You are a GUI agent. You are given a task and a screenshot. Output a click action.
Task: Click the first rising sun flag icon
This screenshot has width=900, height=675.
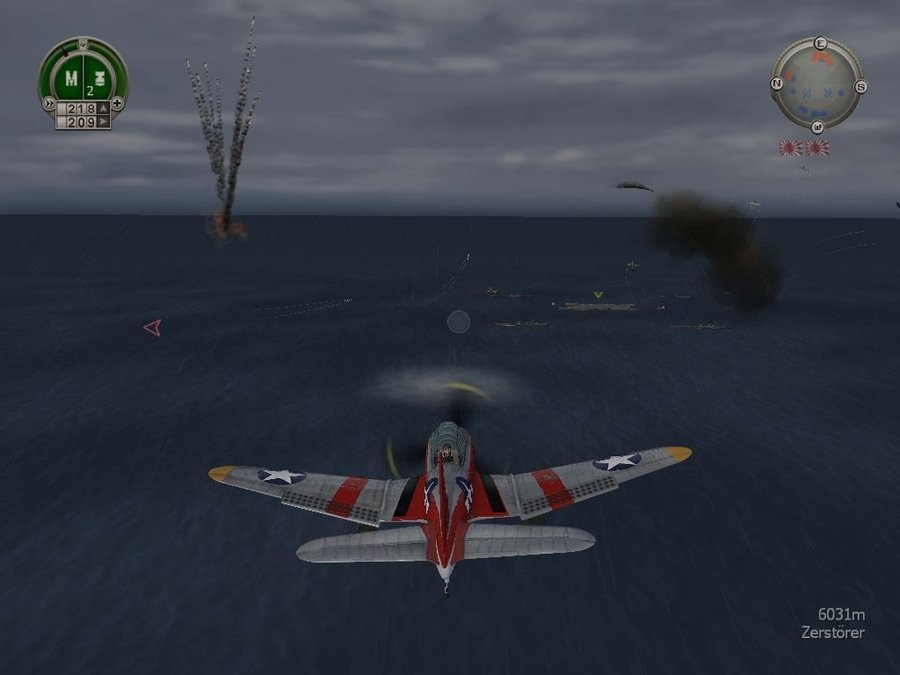point(791,148)
